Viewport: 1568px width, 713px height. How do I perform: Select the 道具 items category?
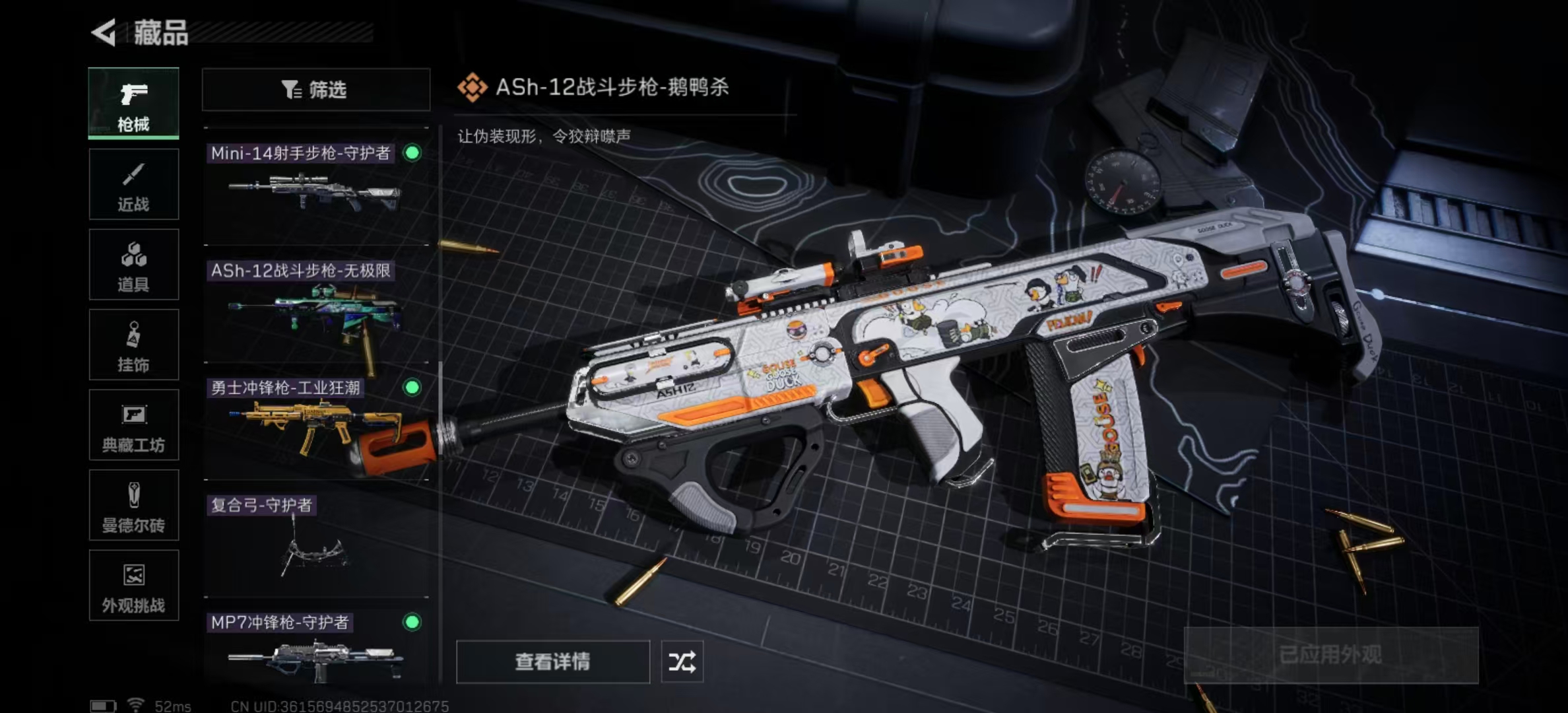coord(133,265)
